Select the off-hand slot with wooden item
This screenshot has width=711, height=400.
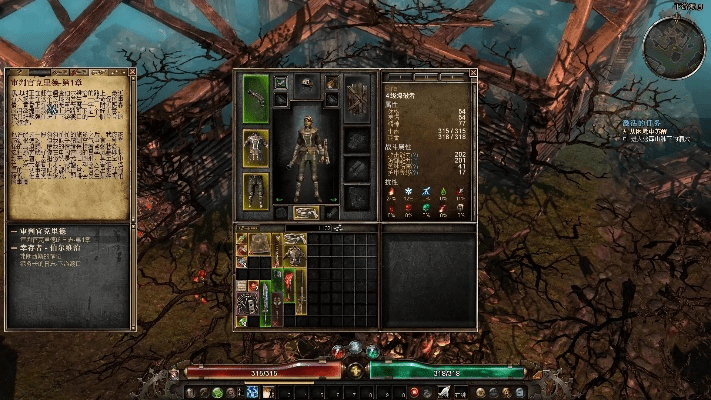coord(357,98)
